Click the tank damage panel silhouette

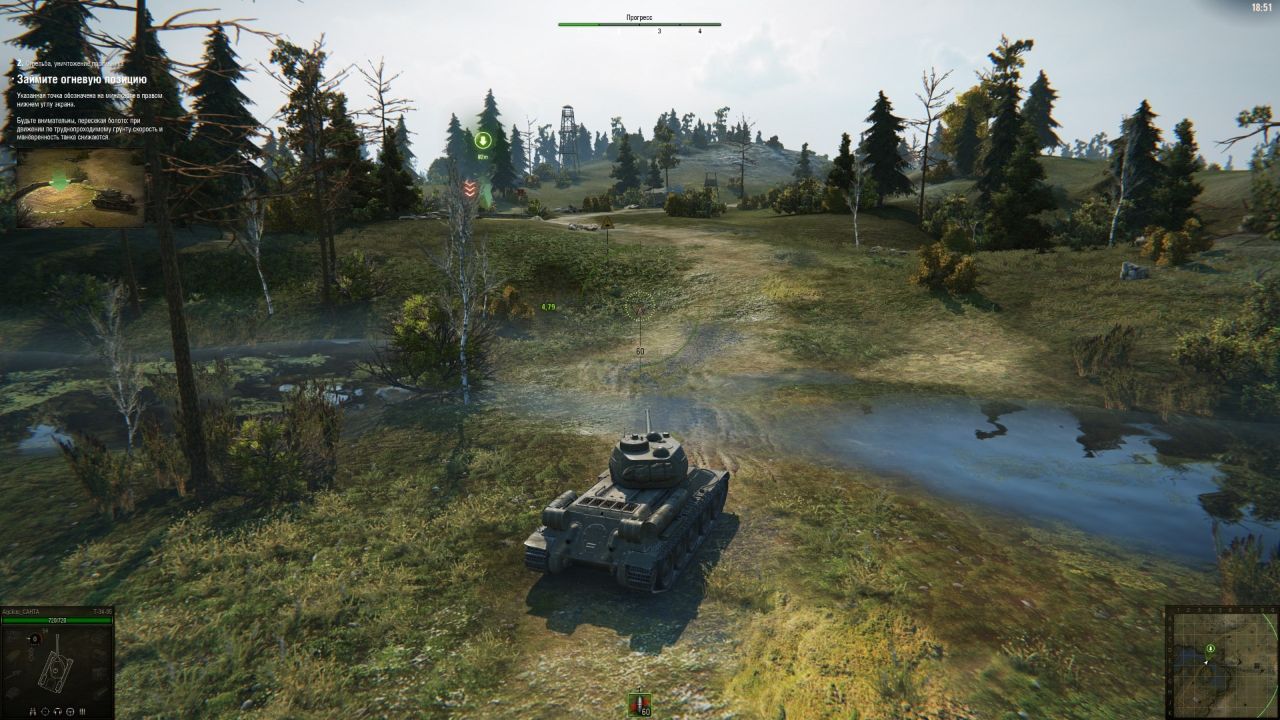(x=55, y=668)
